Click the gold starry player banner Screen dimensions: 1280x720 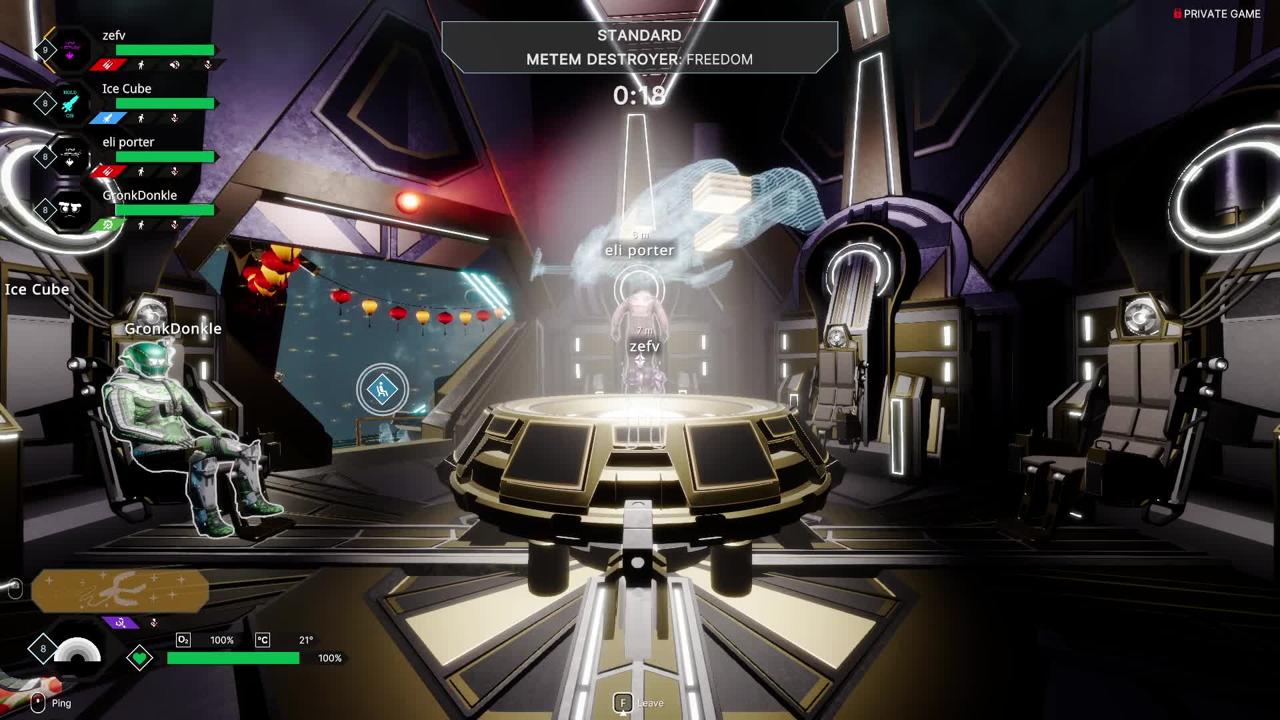click(x=120, y=591)
